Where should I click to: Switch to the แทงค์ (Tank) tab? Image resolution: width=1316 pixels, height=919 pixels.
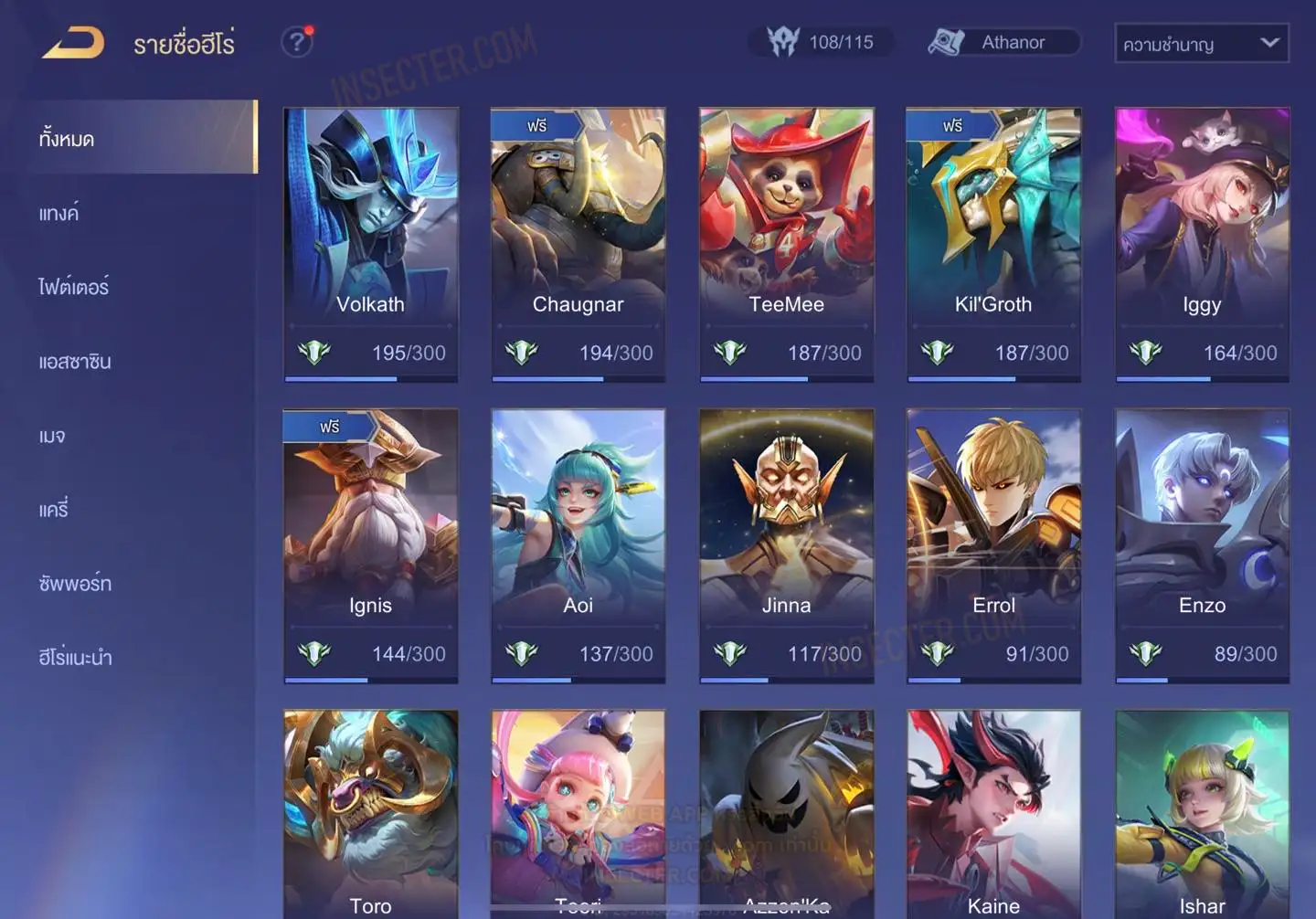pyautogui.click(x=59, y=214)
